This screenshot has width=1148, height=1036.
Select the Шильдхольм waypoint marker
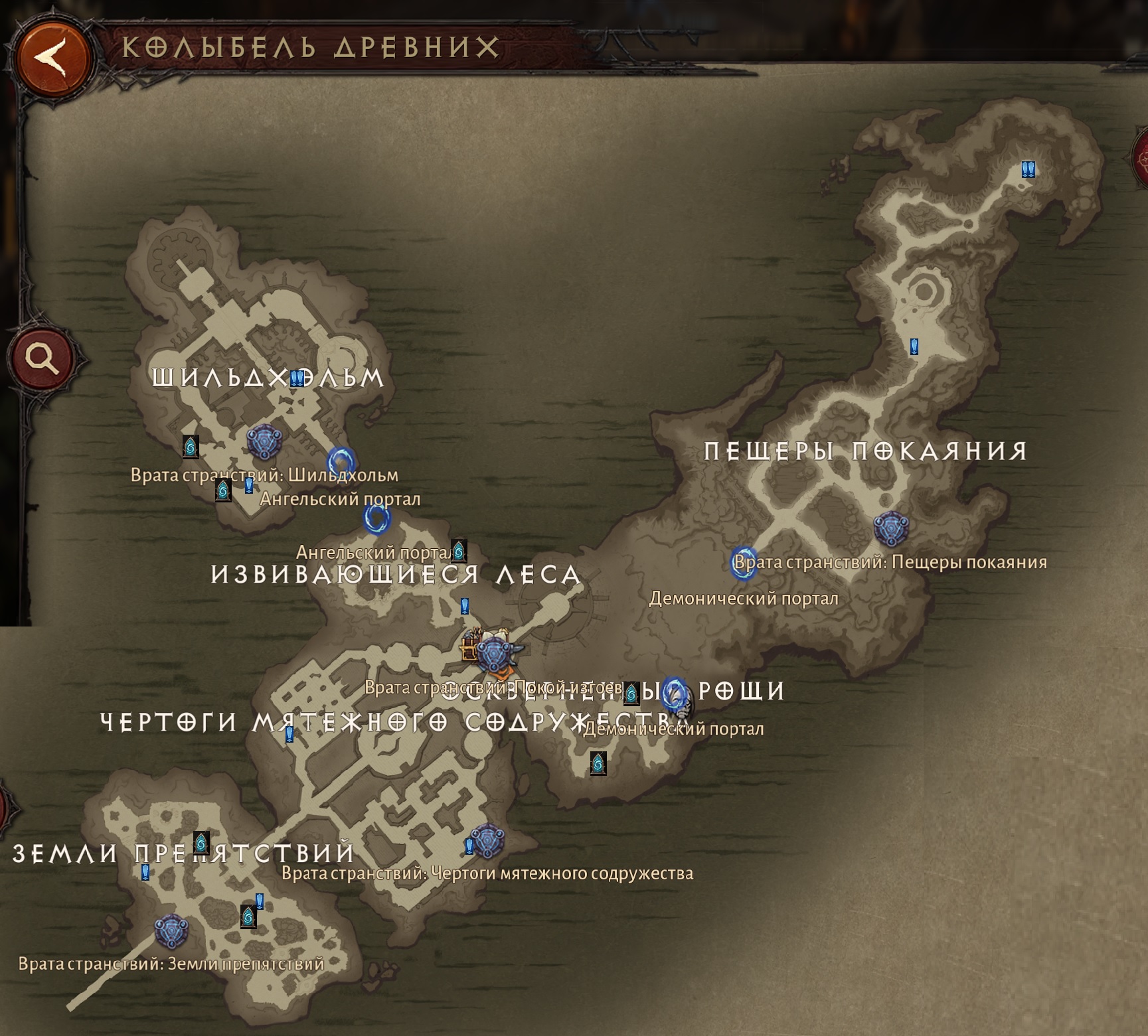click(x=264, y=441)
